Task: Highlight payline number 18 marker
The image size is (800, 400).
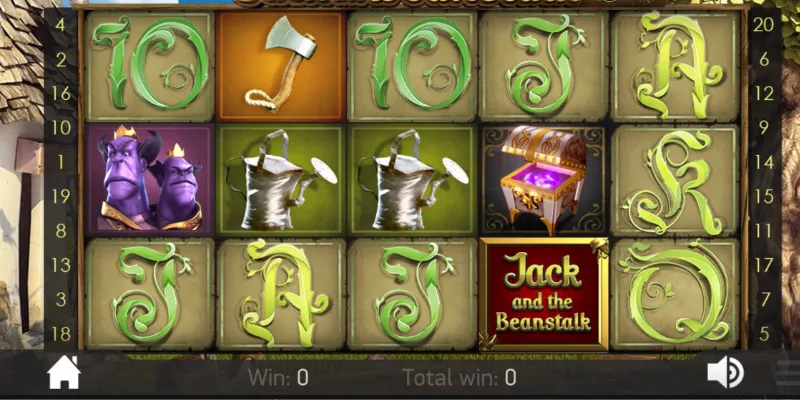Action: (60, 333)
